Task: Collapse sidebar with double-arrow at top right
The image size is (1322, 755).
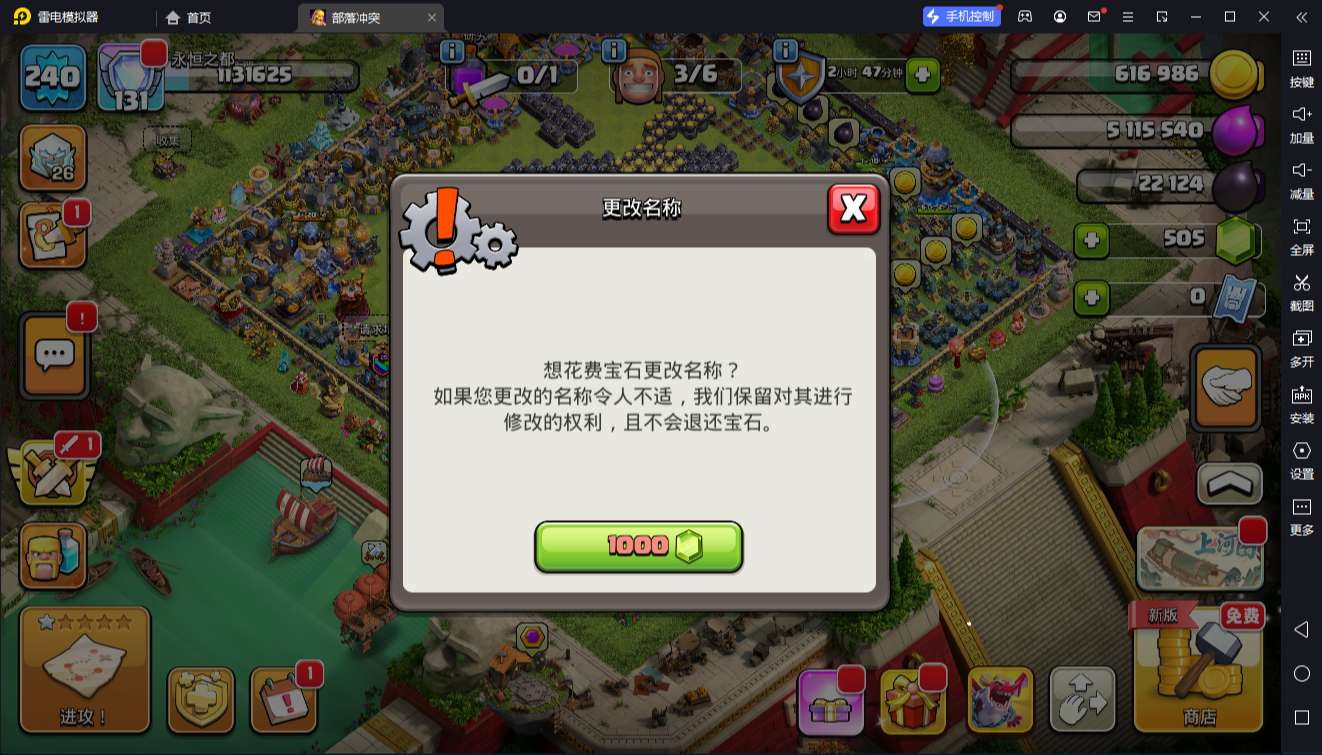Action: click(1301, 17)
